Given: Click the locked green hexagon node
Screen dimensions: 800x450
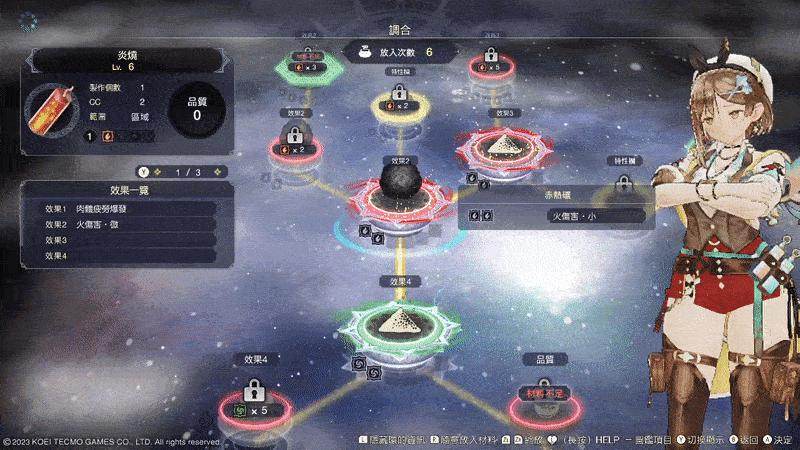Looking at the screenshot, I should coord(308,65).
